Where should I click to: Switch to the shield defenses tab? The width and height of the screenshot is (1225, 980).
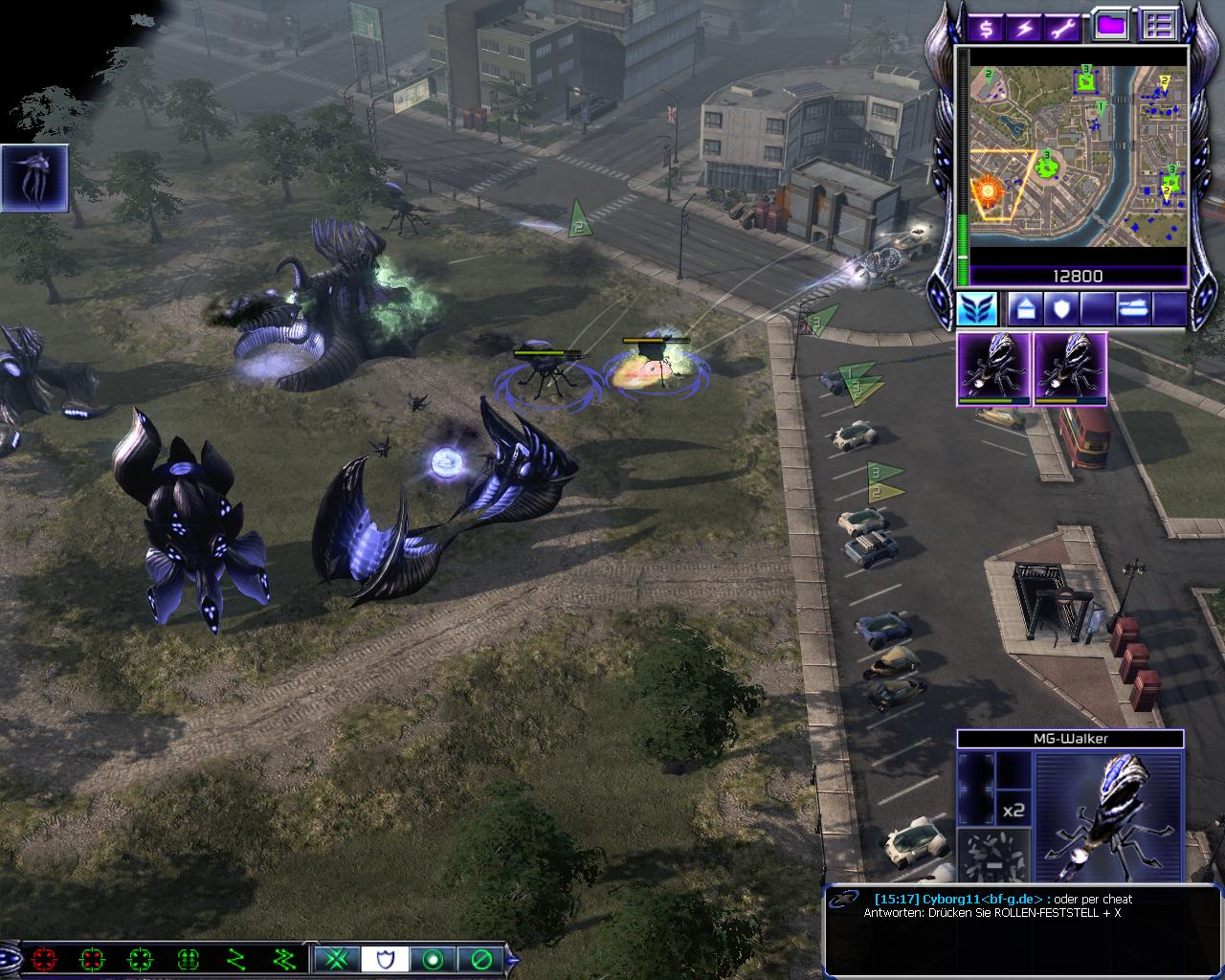(1064, 309)
